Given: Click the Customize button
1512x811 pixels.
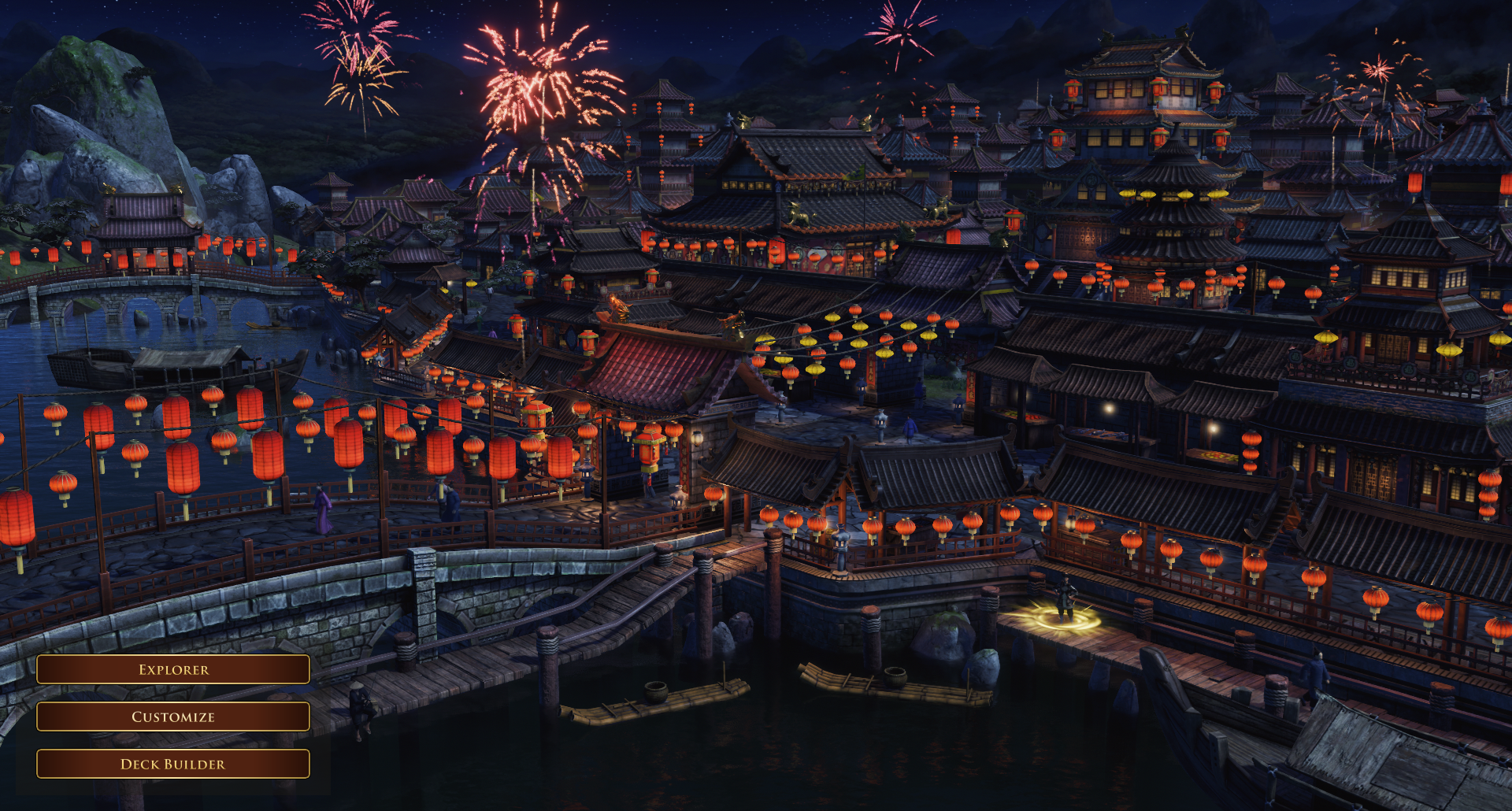Looking at the screenshot, I should [x=173, y=717].
